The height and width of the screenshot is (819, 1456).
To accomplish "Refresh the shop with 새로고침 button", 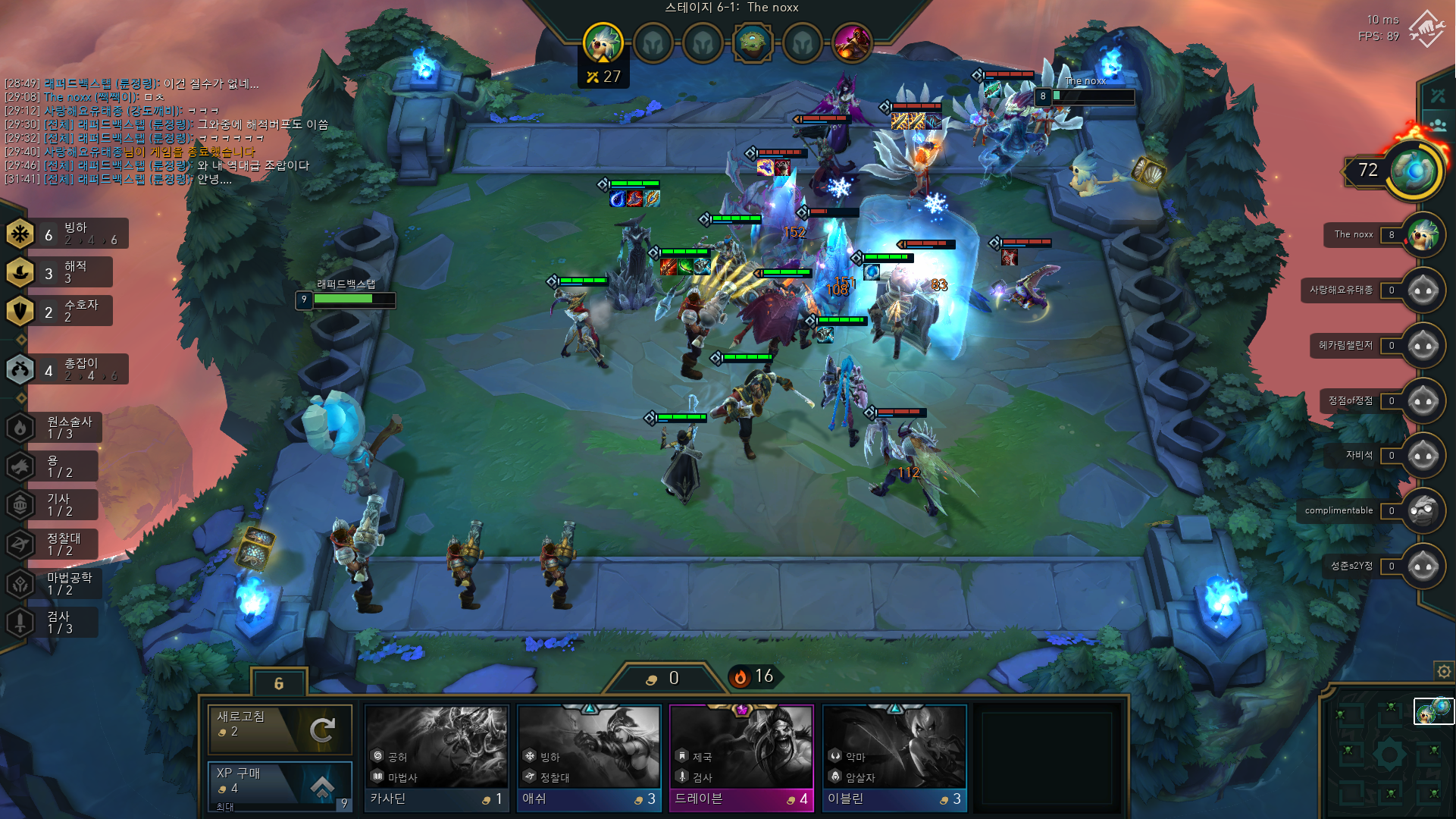I will (x=280, y=730).
